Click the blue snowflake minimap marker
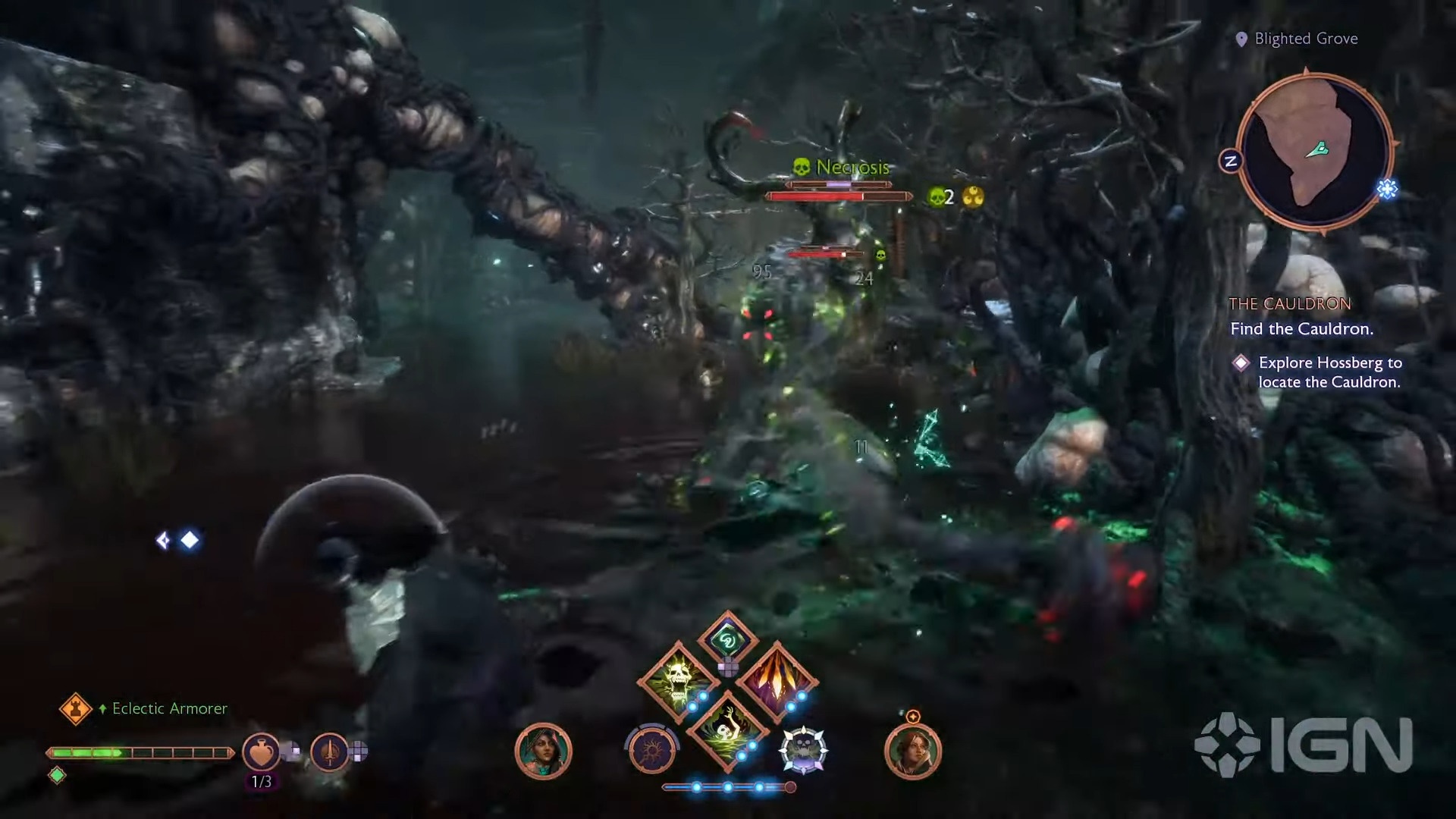The width and height of the screenshot is (1456, 819). [x=1387, y=189]
